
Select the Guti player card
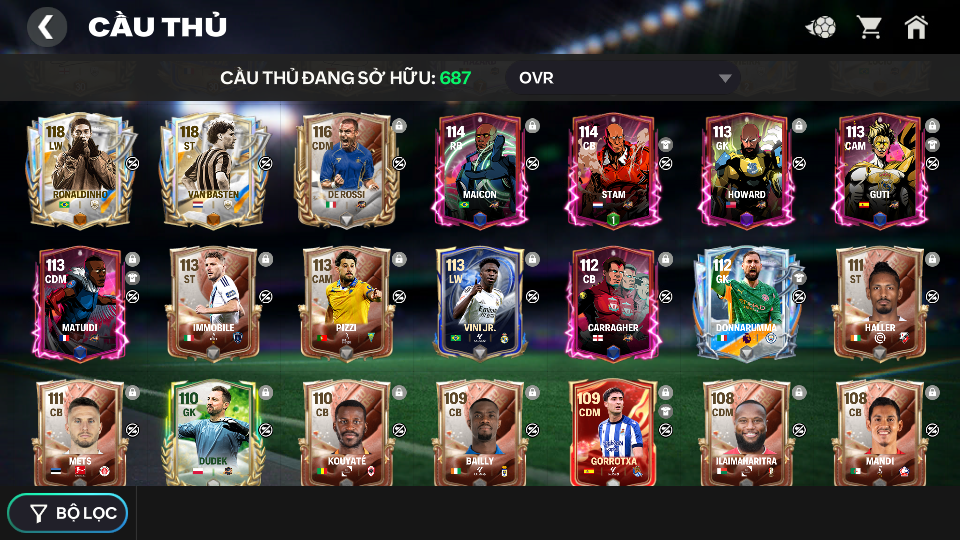[x=879, y=170]
